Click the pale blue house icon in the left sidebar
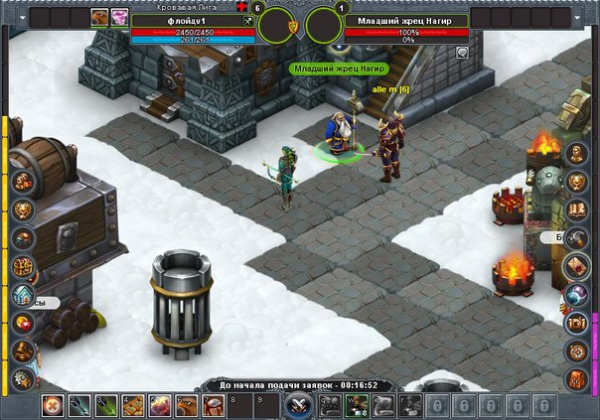 click(22, 295)
